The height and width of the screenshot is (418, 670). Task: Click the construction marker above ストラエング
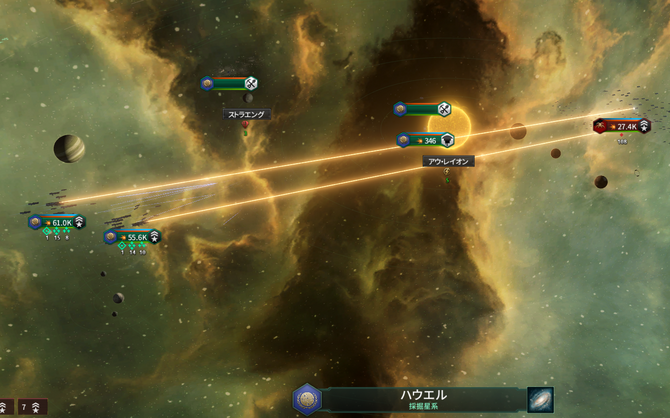(x=230, y=83)
